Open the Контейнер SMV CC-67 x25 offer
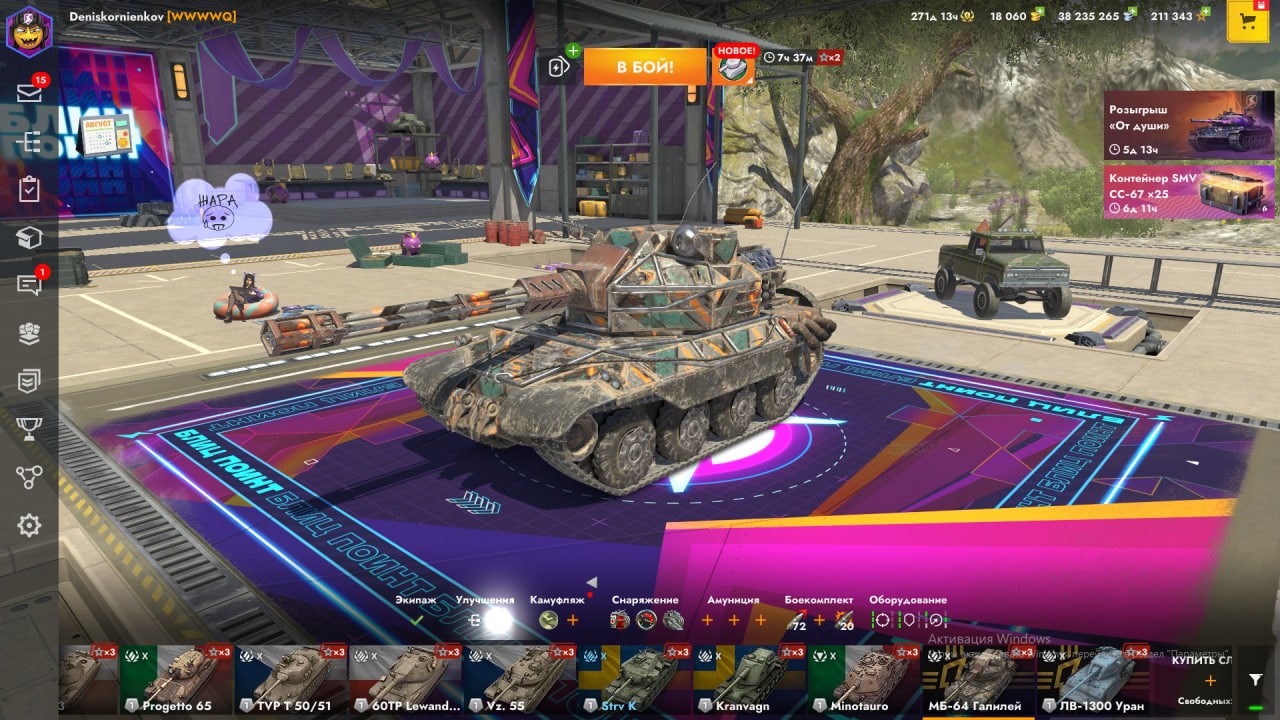 coord(1189,191)
